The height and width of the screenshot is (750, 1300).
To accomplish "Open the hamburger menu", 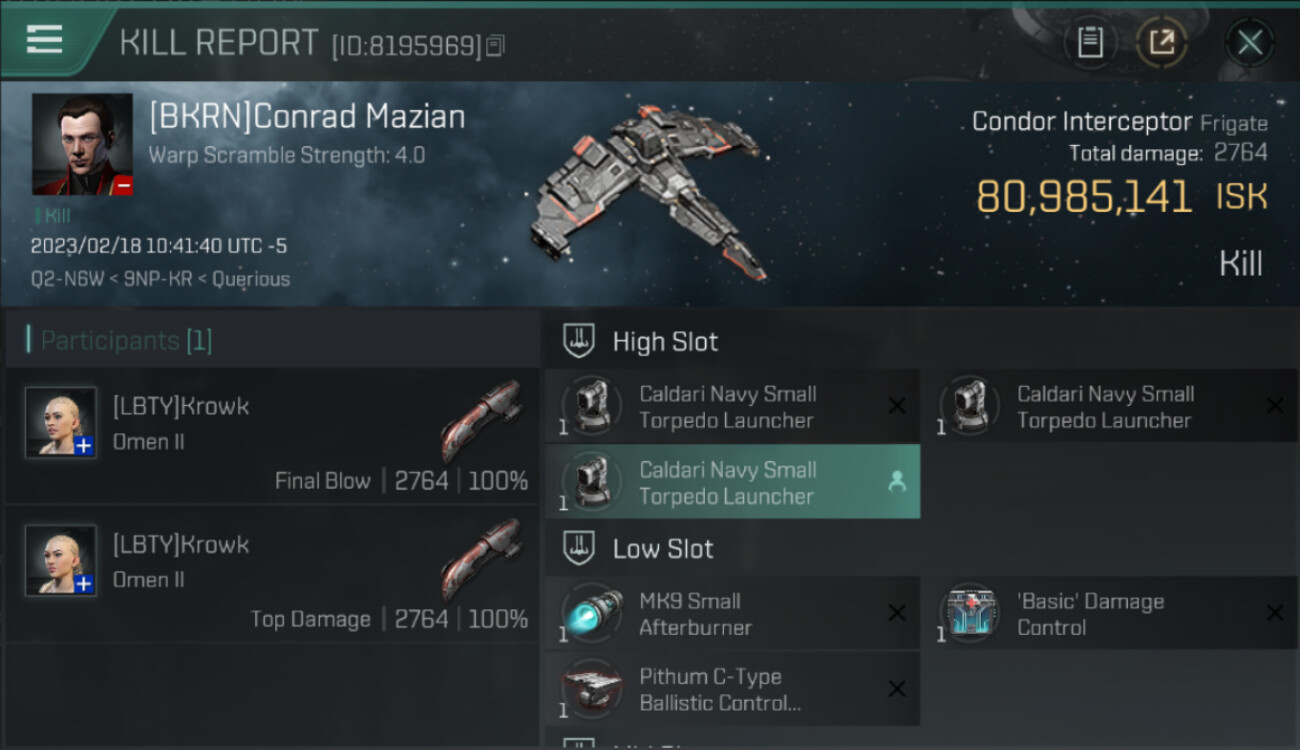I will (45, 40).
